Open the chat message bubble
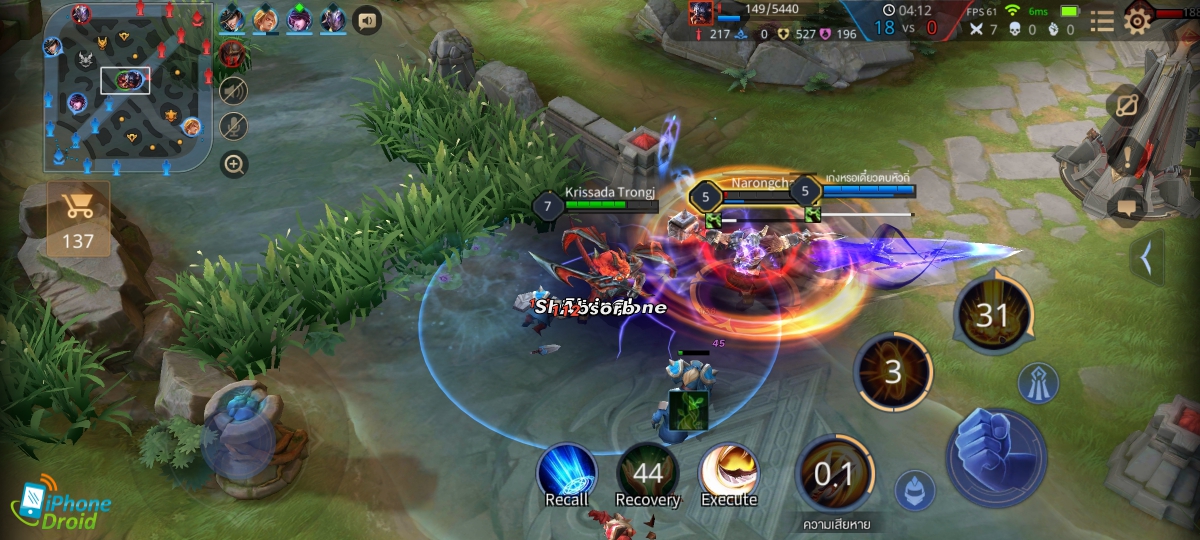 tap(1127, 207)
